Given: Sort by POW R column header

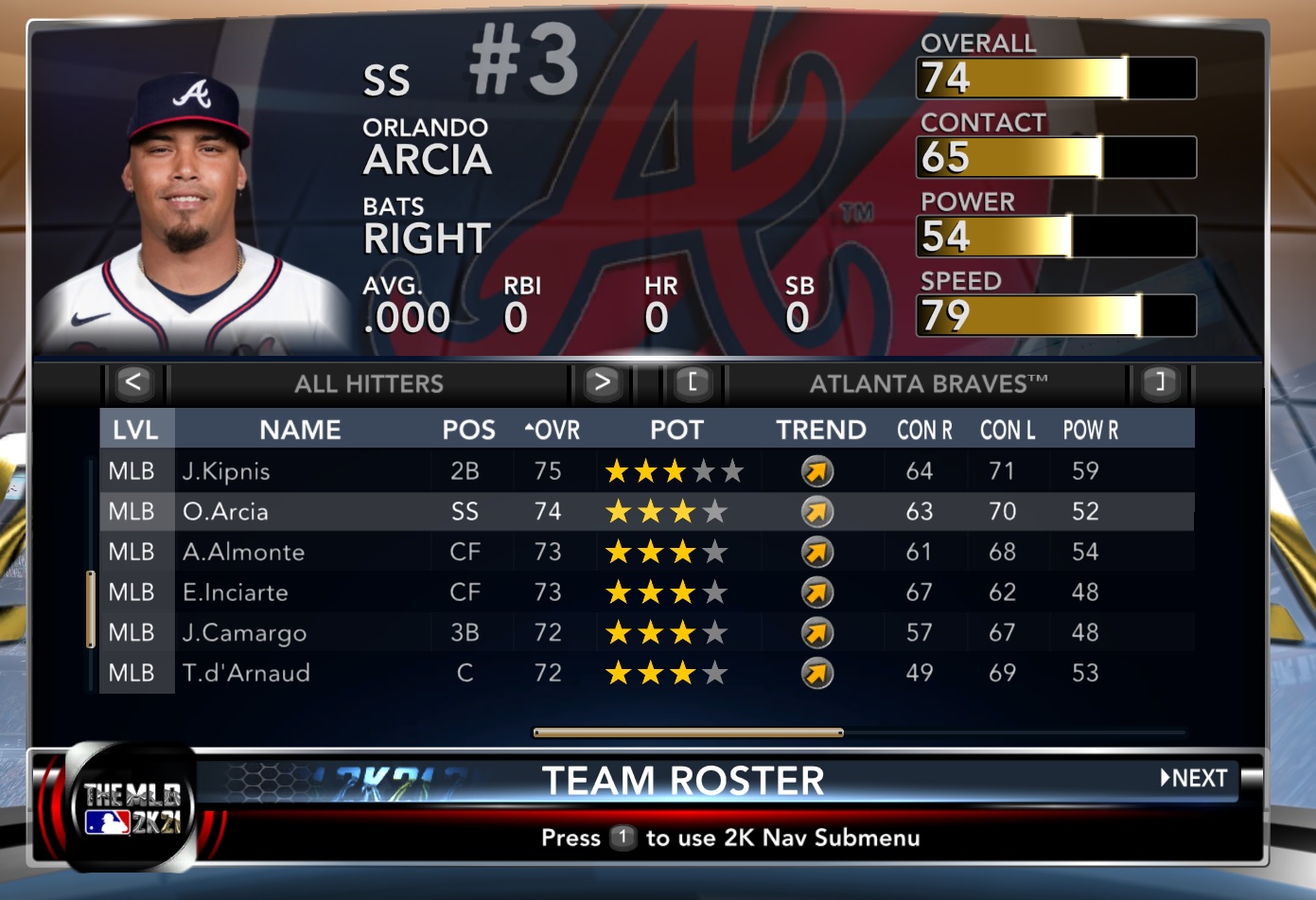Looking at the screenshot, I should click(x=1091, y=431).
